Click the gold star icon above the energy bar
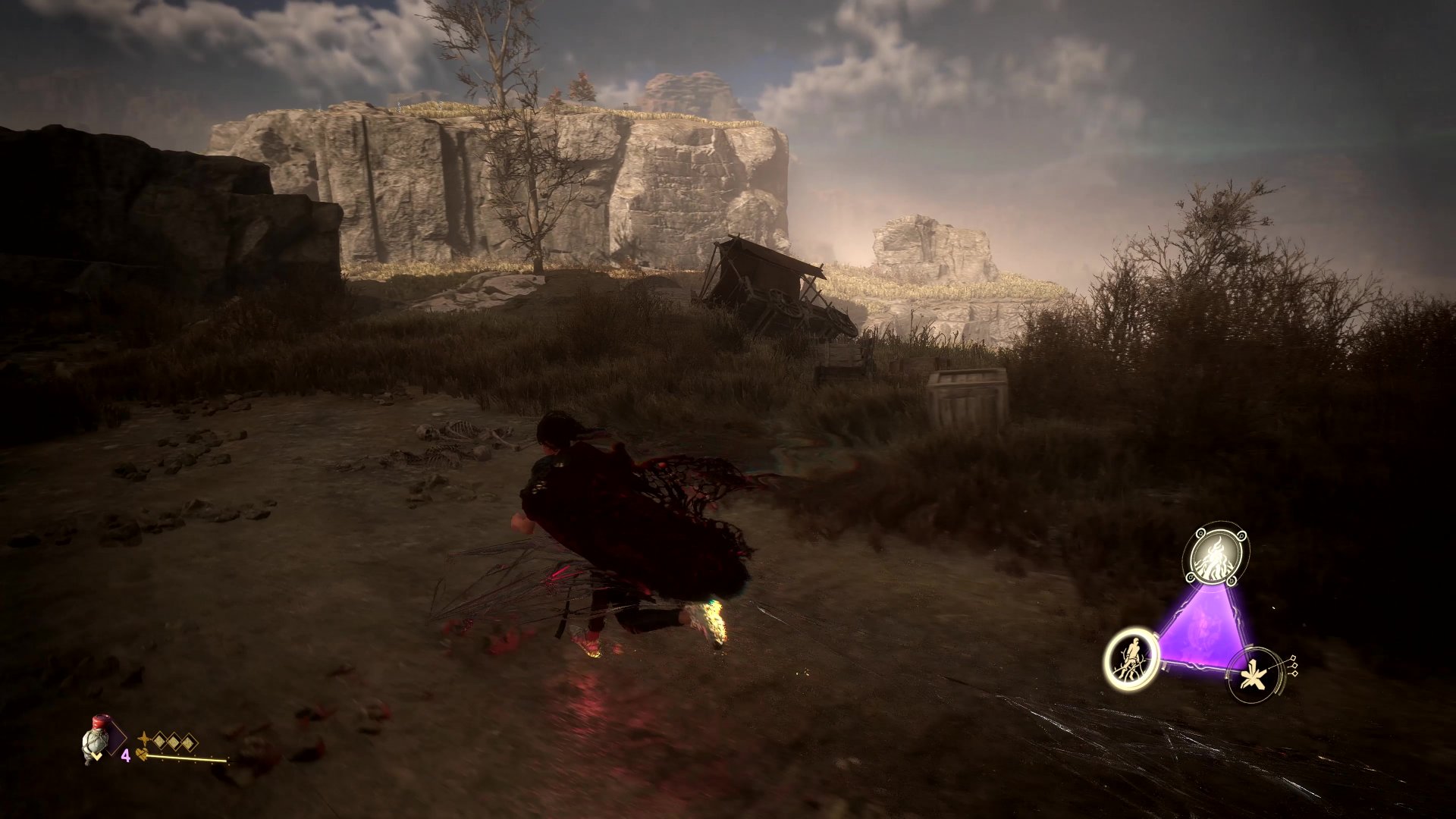The height and width of the screenshot is (819, 1456). click(x=143, y=737)
